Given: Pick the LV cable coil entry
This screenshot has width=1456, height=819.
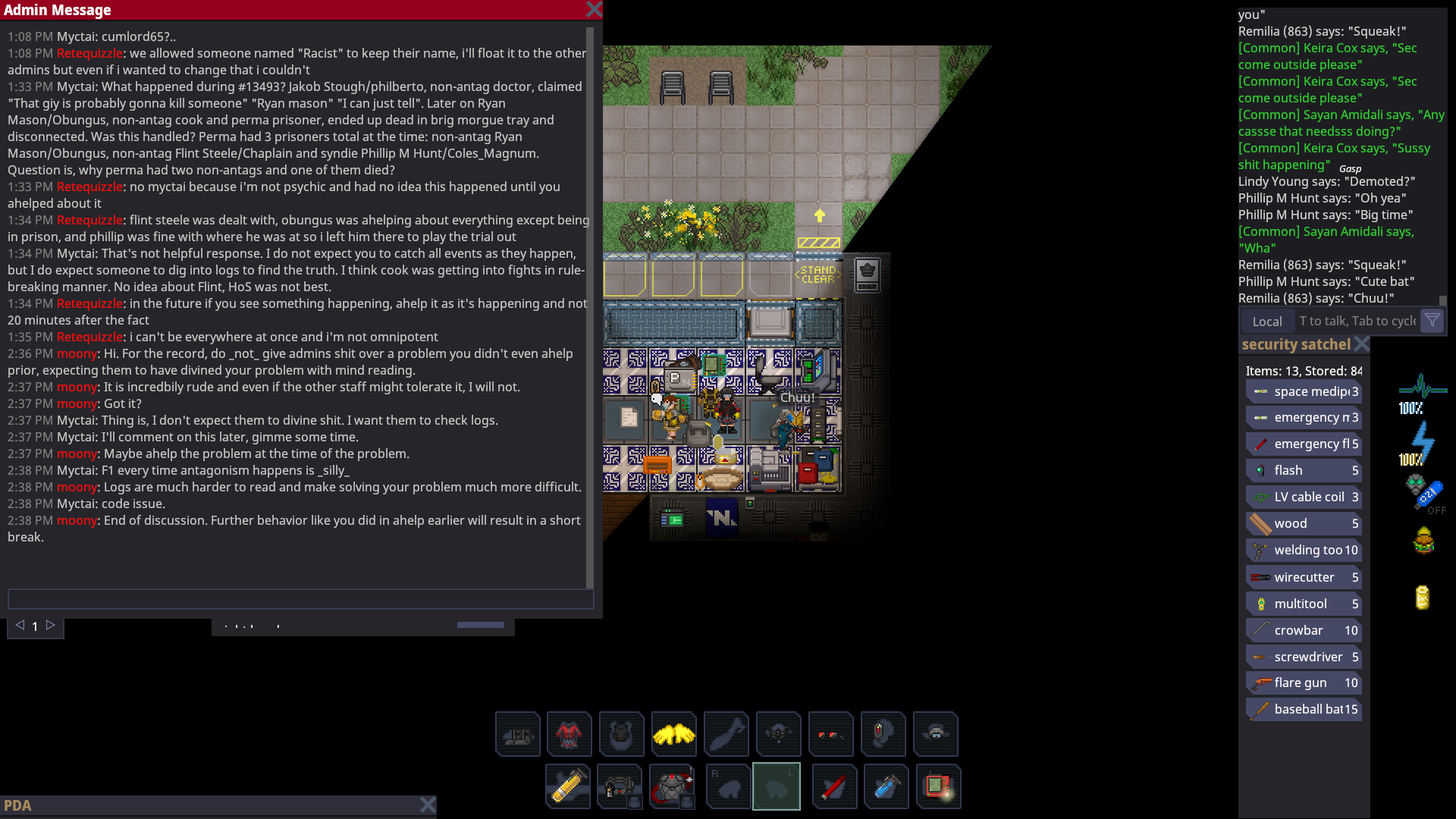Looking at the screenshot, I should [x=1303, y=497].
